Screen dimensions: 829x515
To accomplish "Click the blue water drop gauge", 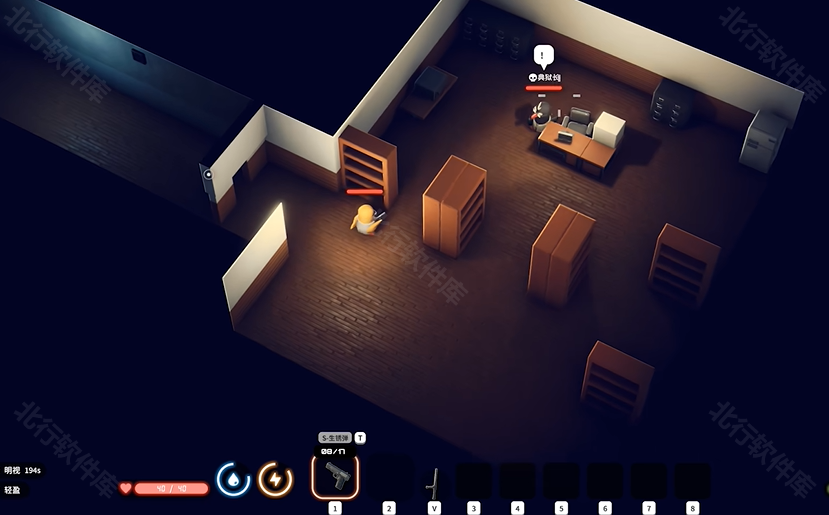I will click(233, 480).
